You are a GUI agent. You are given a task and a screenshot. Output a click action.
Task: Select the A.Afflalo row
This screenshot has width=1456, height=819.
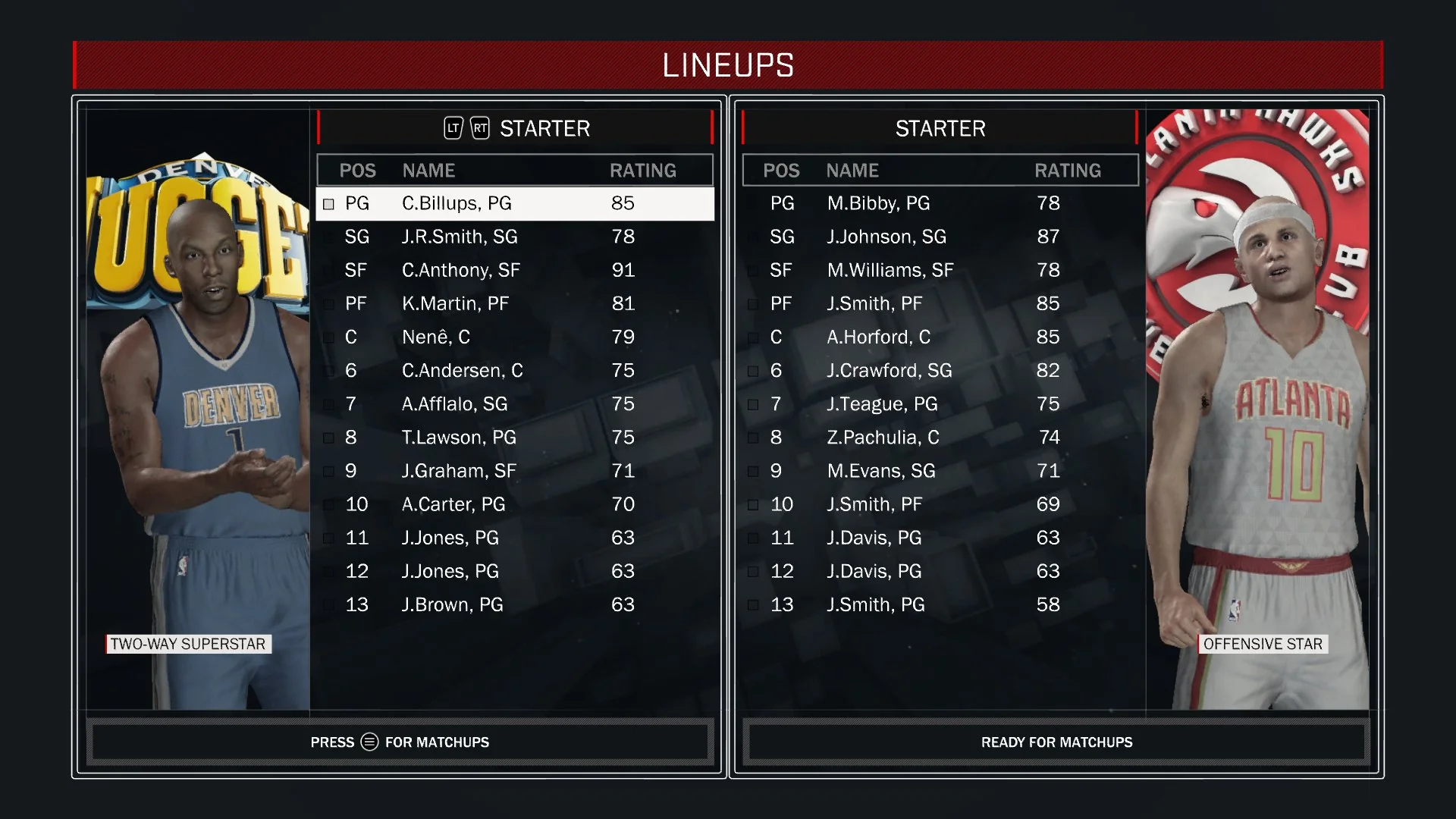click(514, 403)
